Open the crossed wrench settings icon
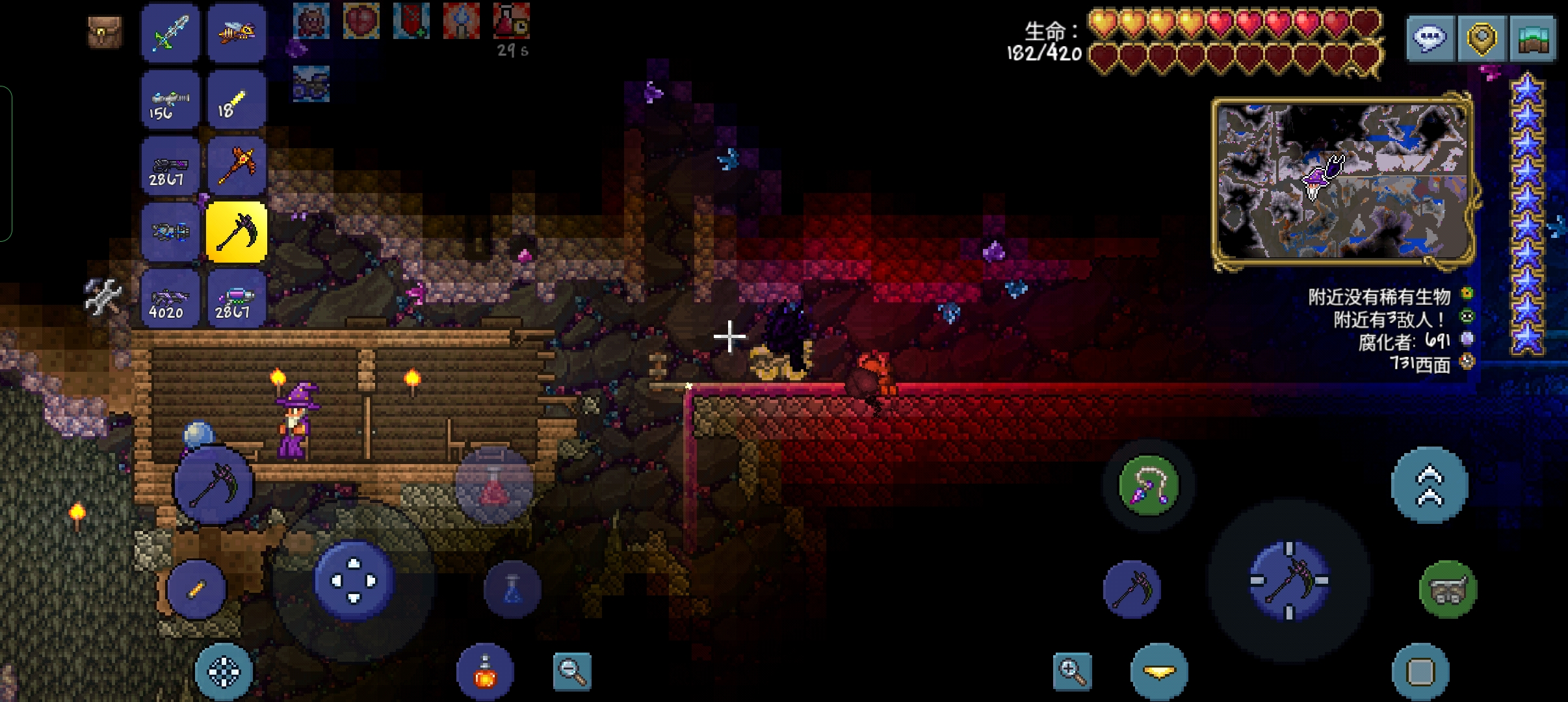This screenshot has height=702, width=1568. pyautogui.click(x=103, y=297)
